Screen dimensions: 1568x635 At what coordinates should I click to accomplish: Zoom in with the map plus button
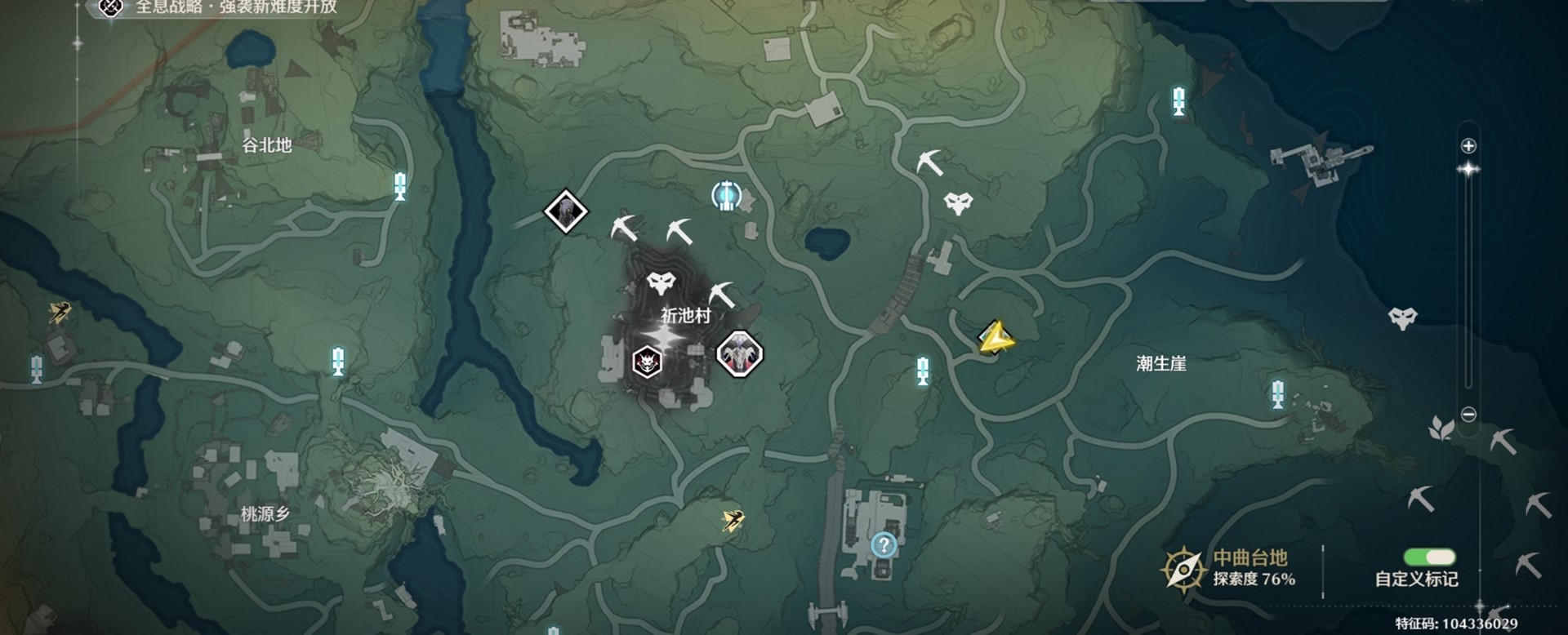[x=1468, y=146]
